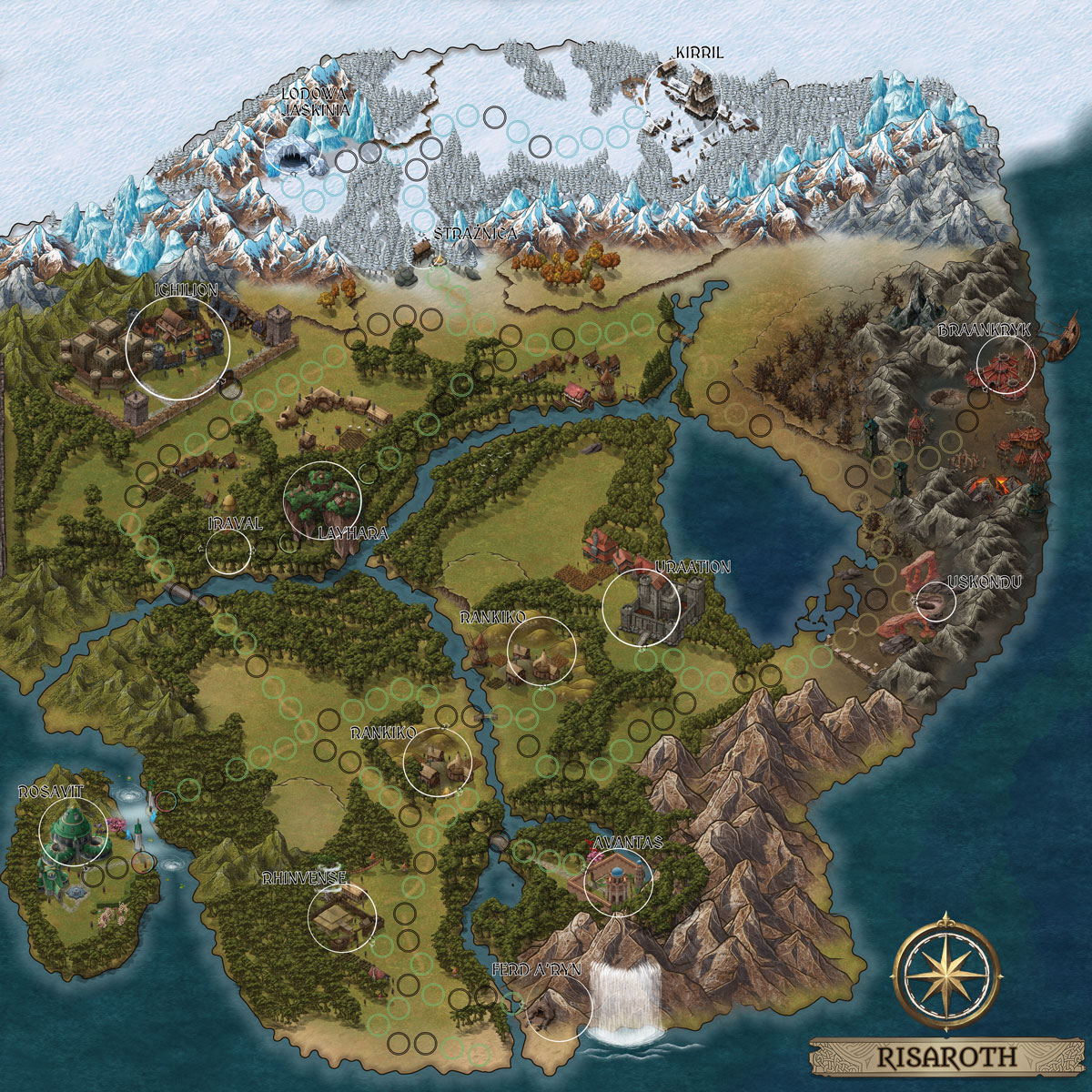
Task: Select the Uskondu map marker
Action: [x=935, y=602]
